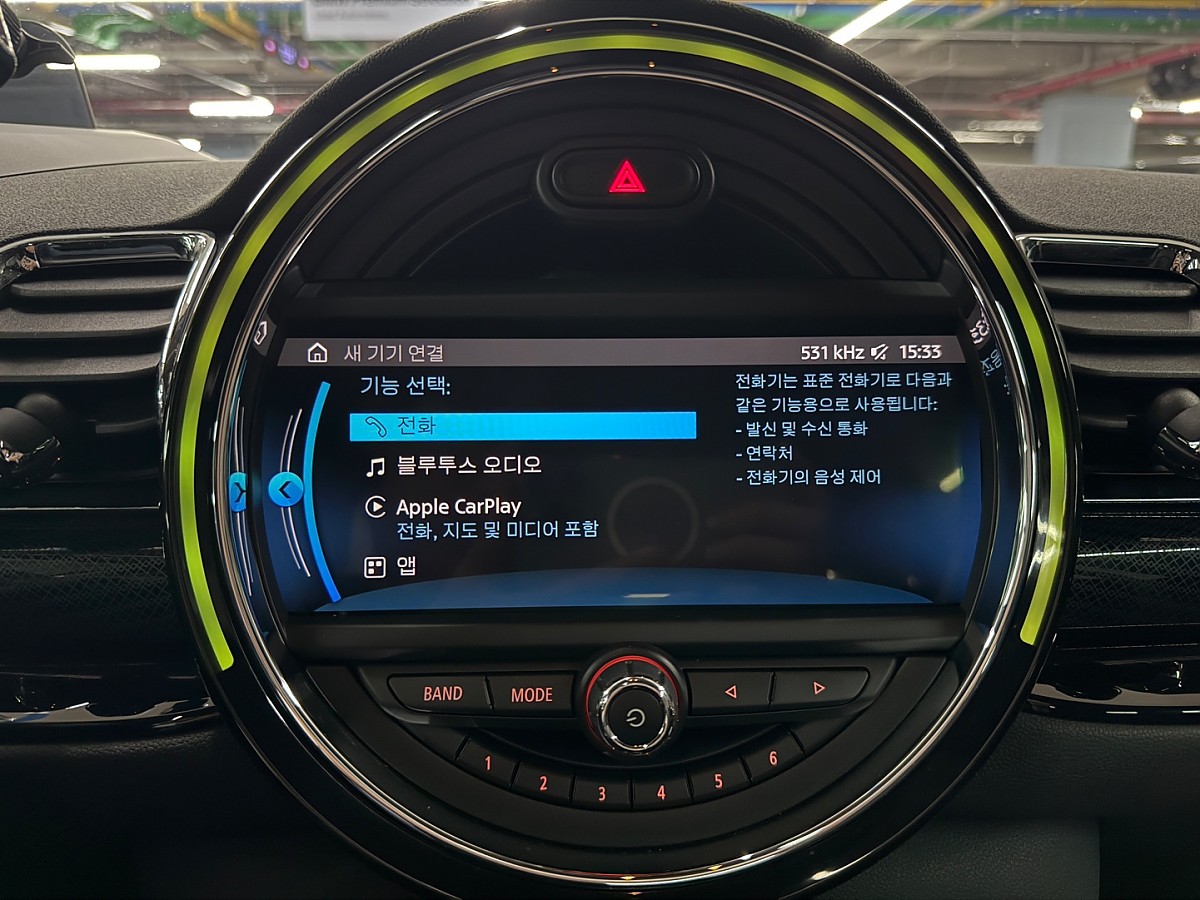Activate the red hazard triangle button
Screen dimensions: 1200x900
point(627,178)
